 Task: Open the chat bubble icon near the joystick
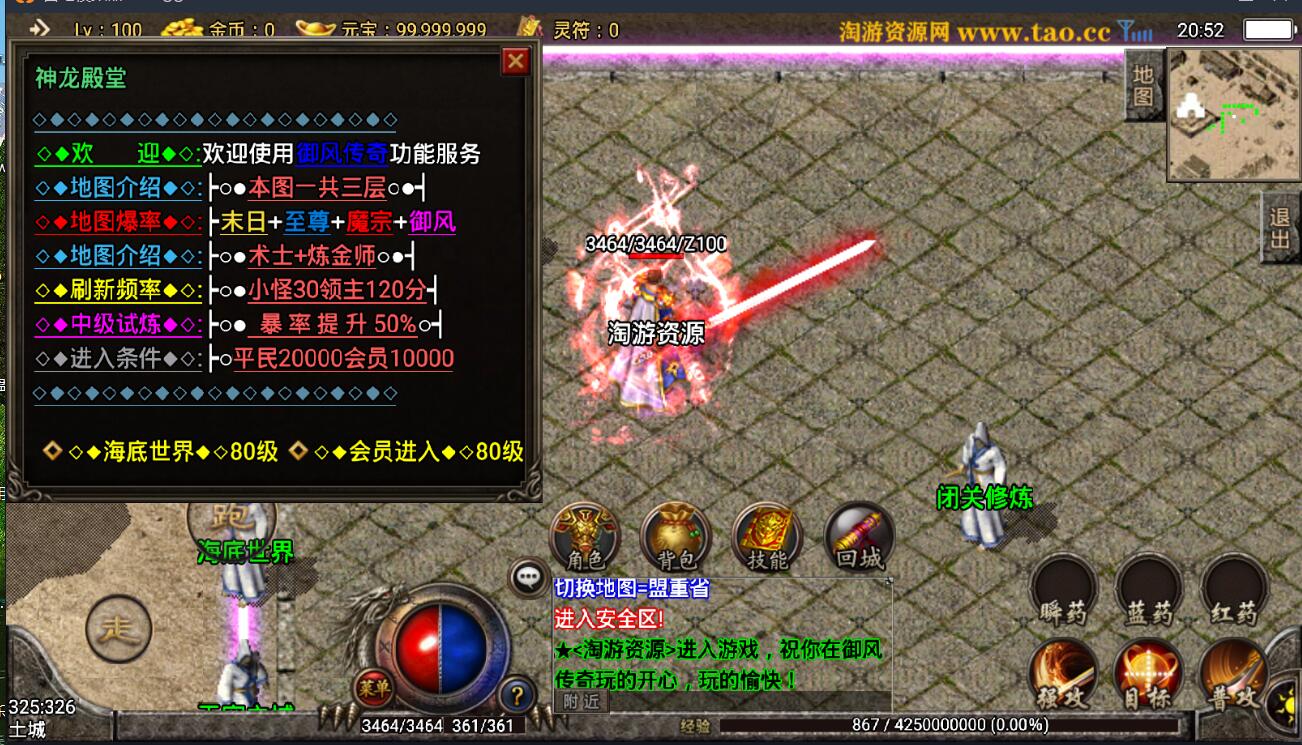pos(527,577)
